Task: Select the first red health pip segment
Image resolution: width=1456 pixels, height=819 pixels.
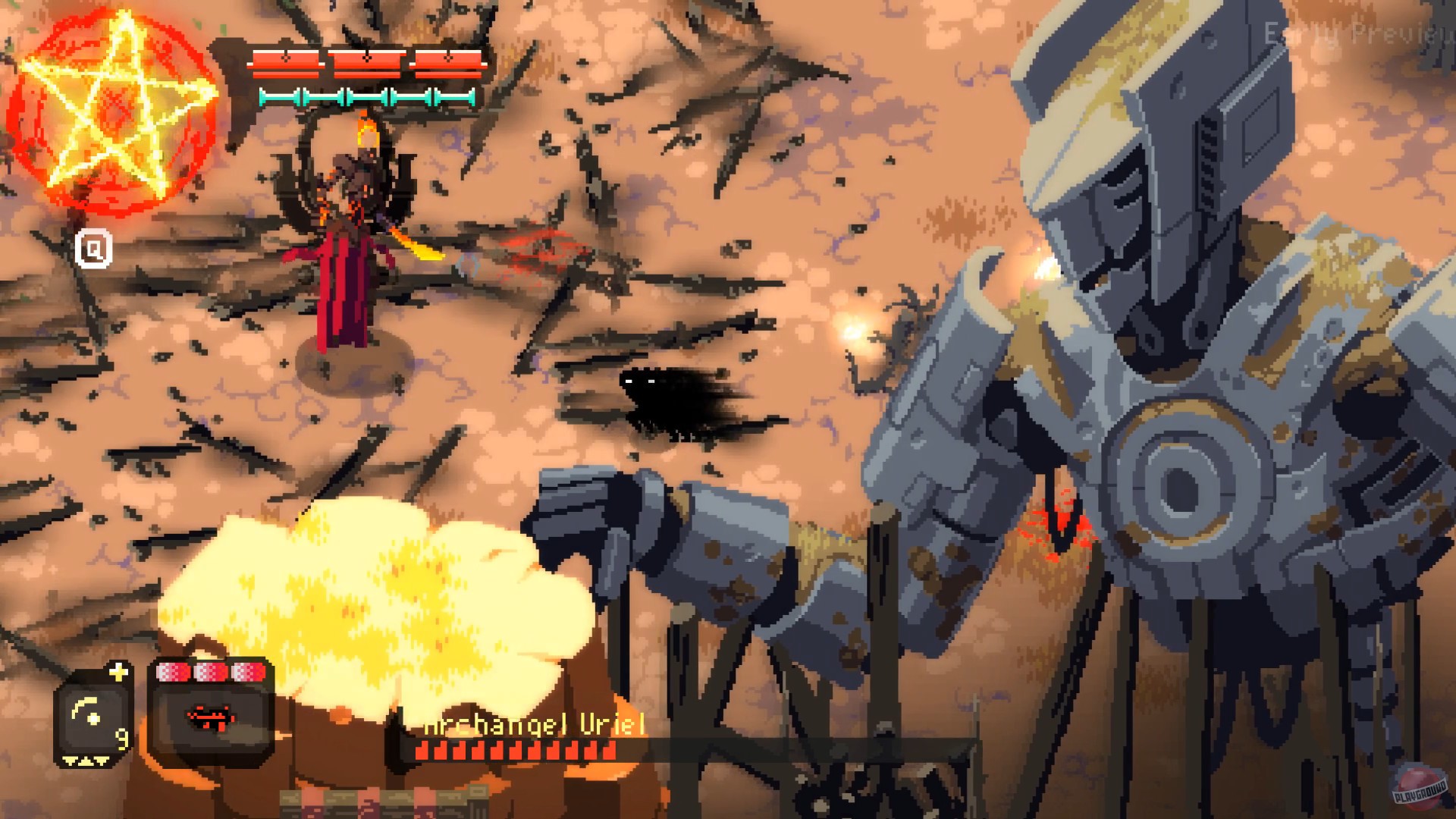Action: [287, 64]
